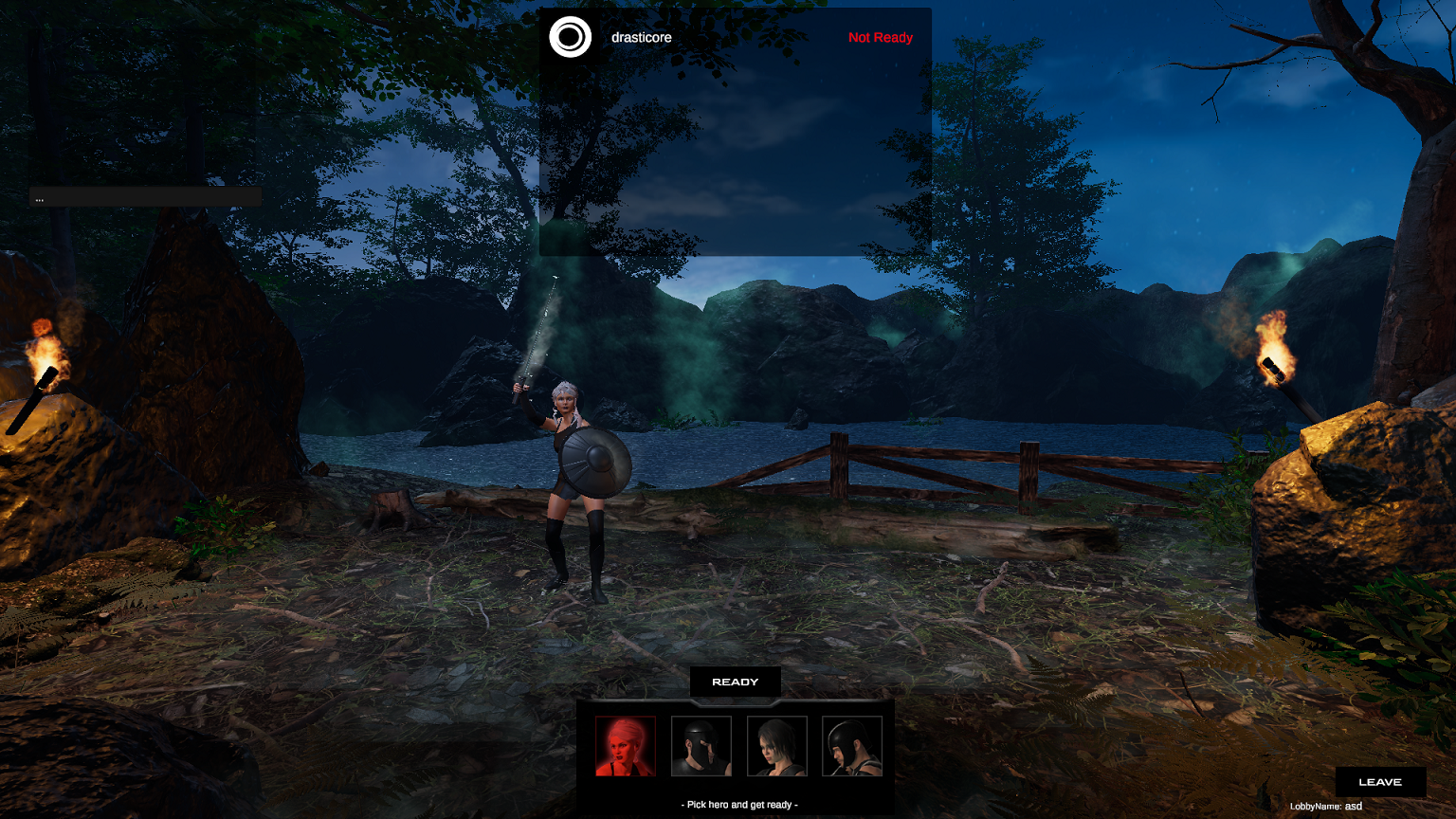The image size is (1456, 819).
Task: Choose the hero with the full-face black helmet
Action: point(701,746)
